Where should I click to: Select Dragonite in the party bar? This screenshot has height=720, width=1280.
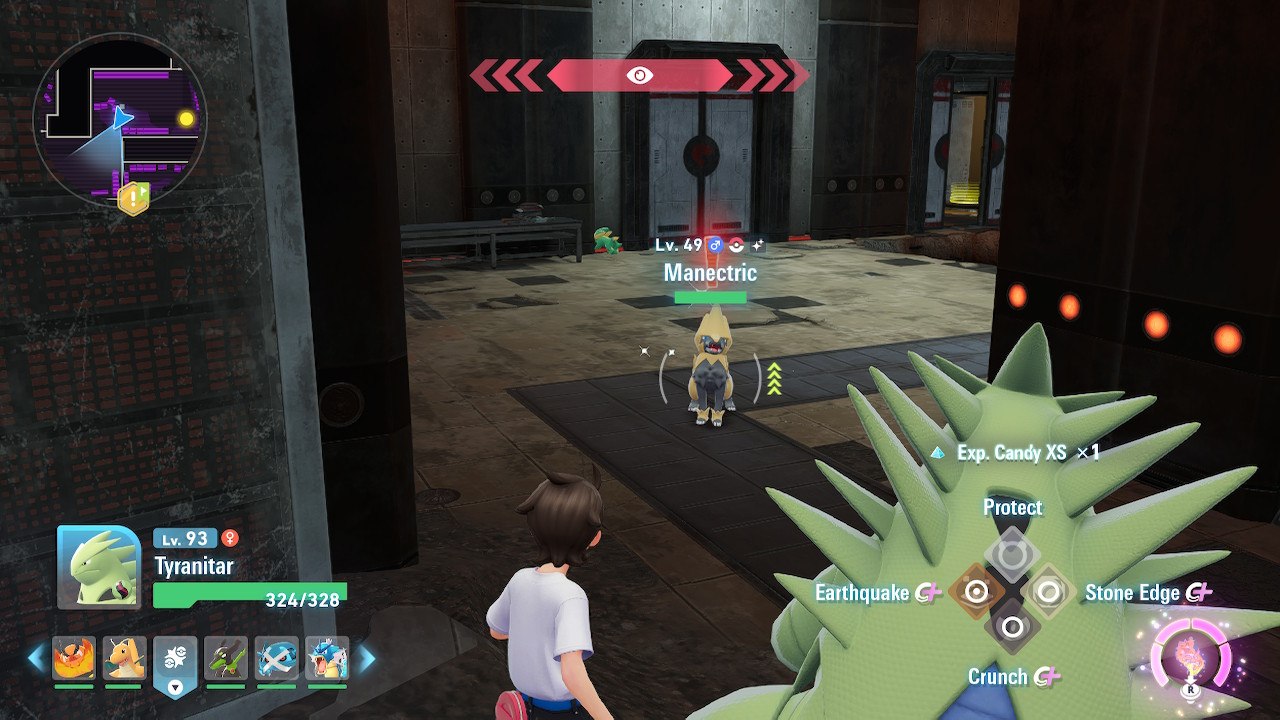click(124, 659)
